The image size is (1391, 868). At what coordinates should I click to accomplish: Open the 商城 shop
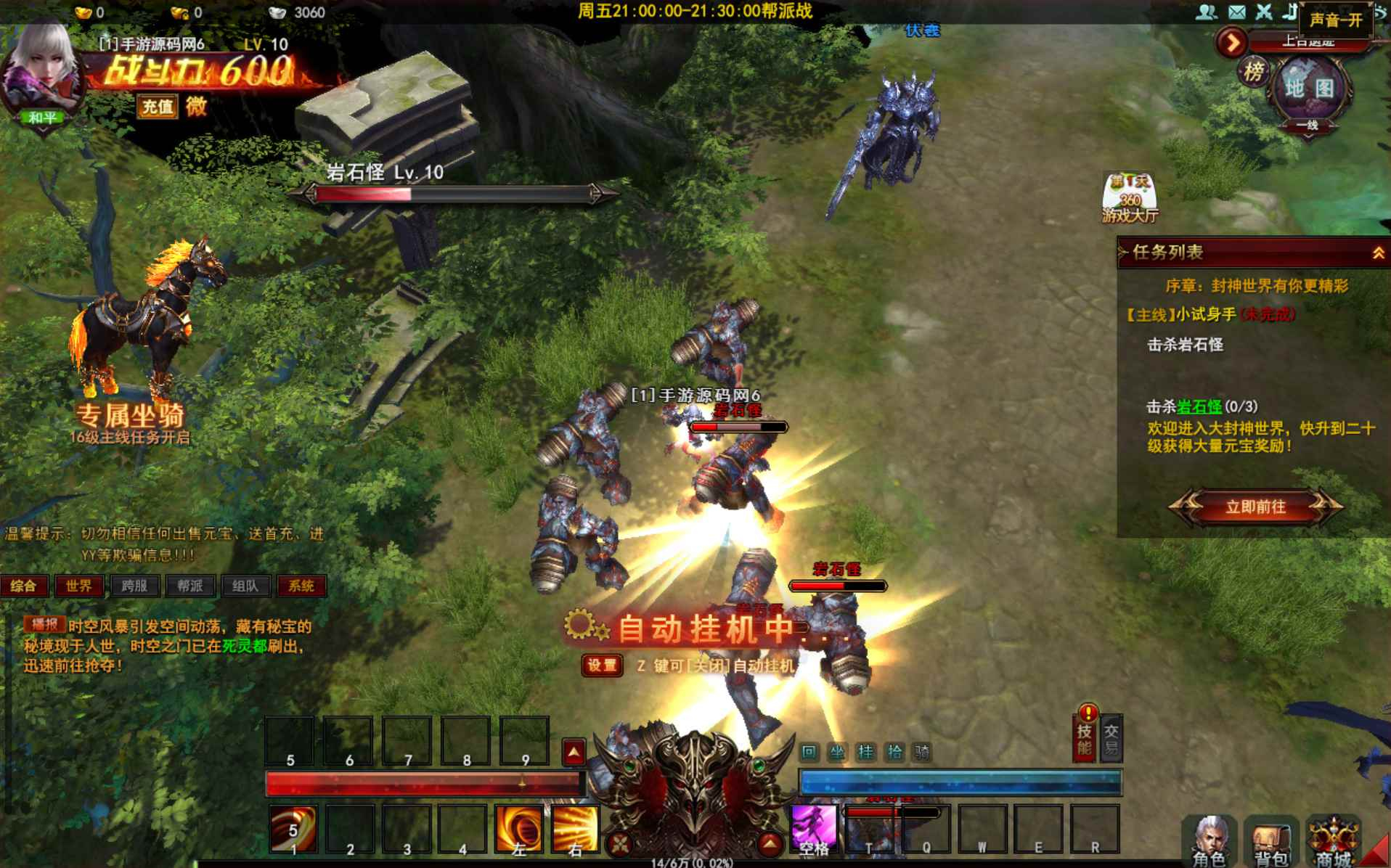1334,842
